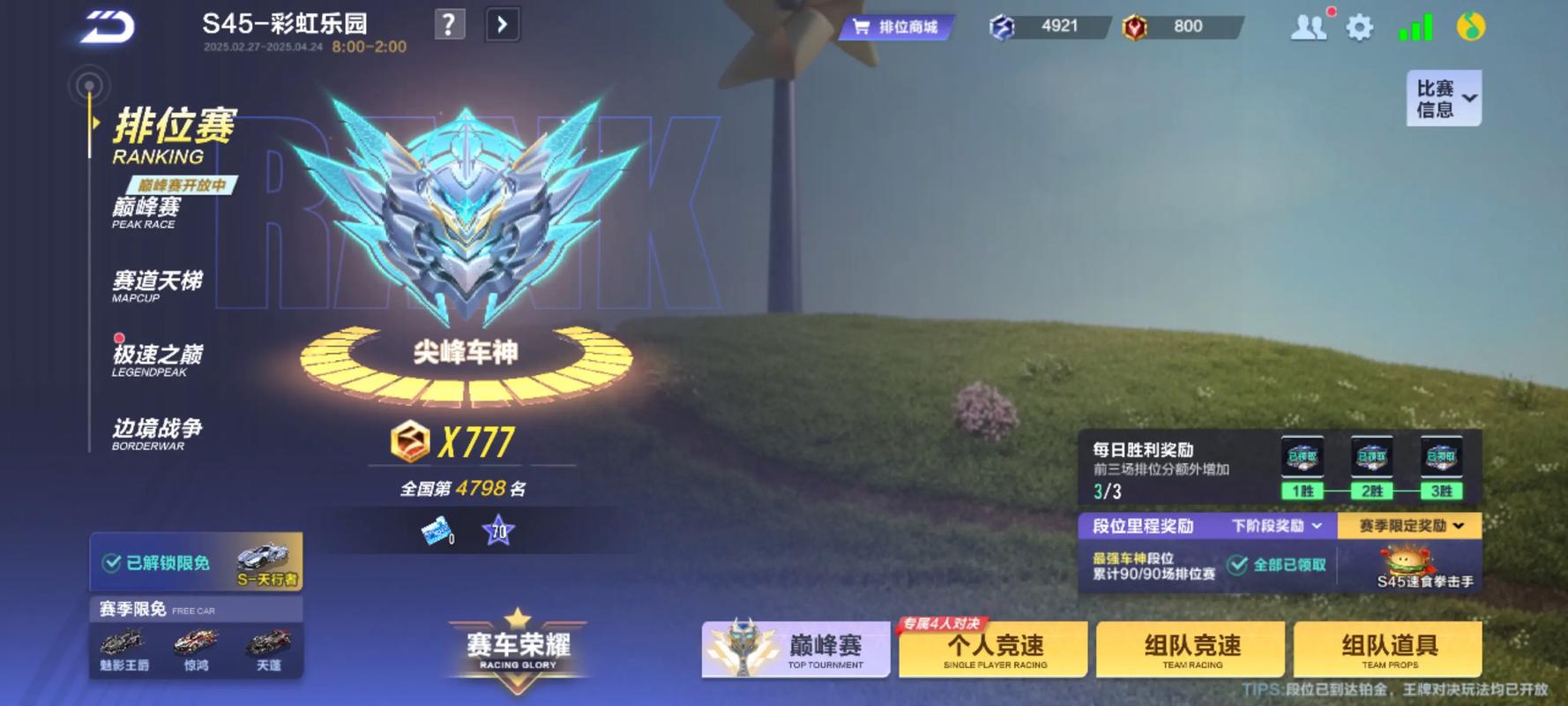
Task: Enter the 巅峰赛 Top Tournament mode
Action: (x=795, y=650)
